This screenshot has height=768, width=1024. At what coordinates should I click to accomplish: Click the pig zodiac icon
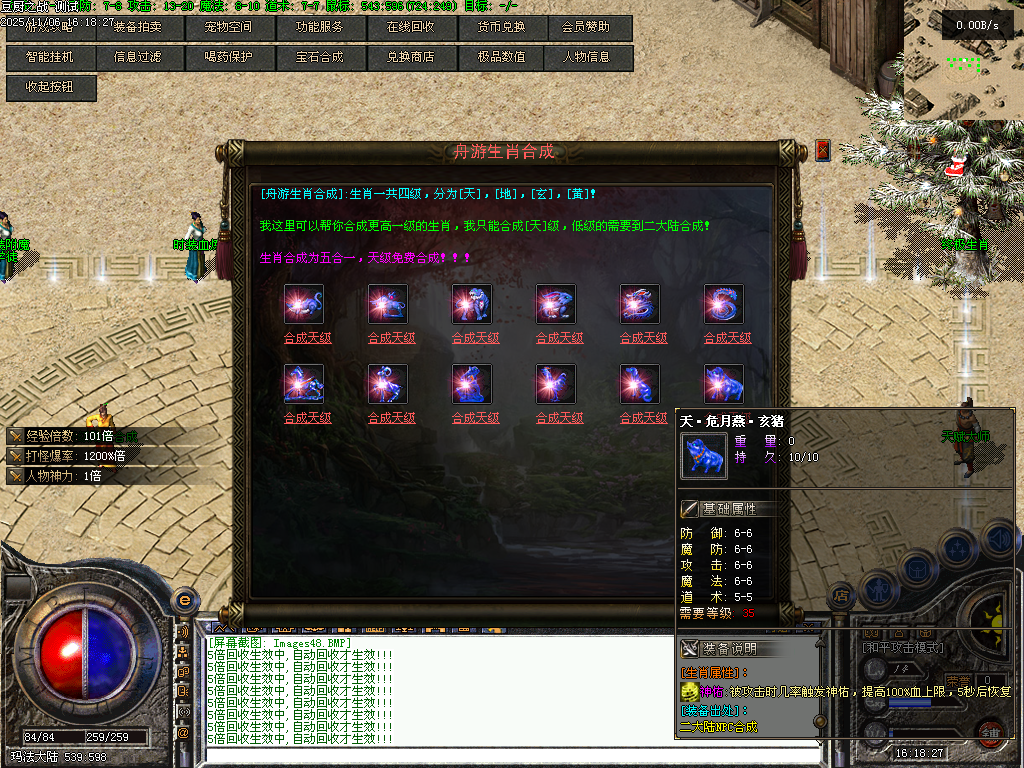724,384
